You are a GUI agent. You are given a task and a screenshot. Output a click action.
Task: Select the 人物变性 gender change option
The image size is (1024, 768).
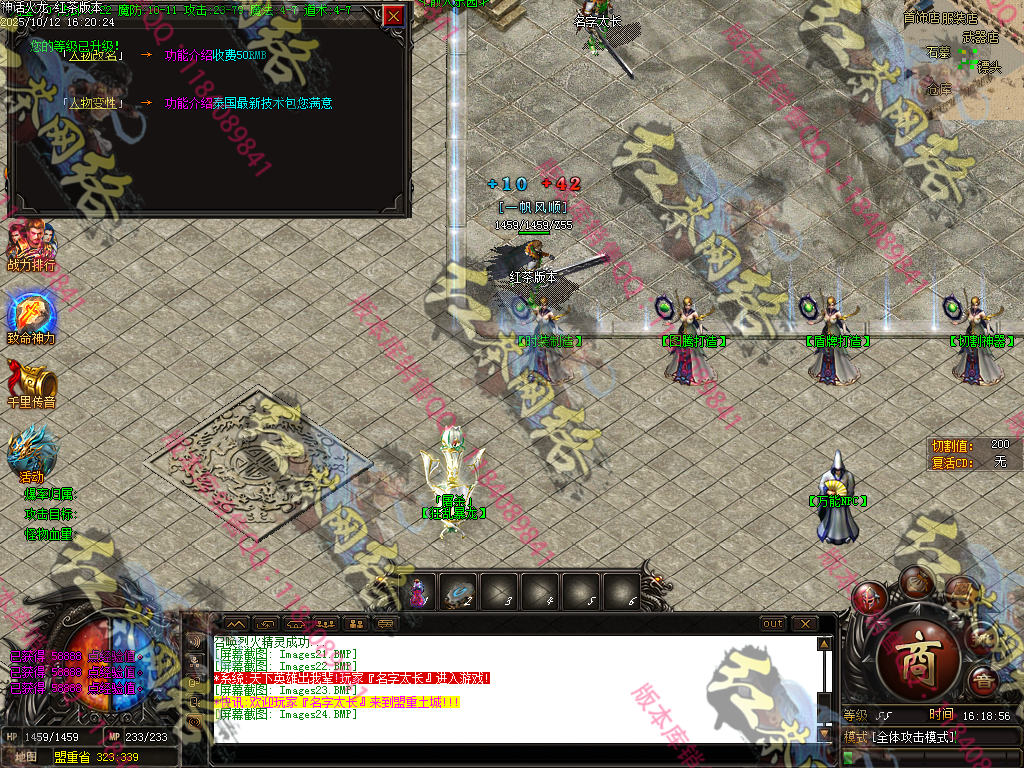pos(92,103)
